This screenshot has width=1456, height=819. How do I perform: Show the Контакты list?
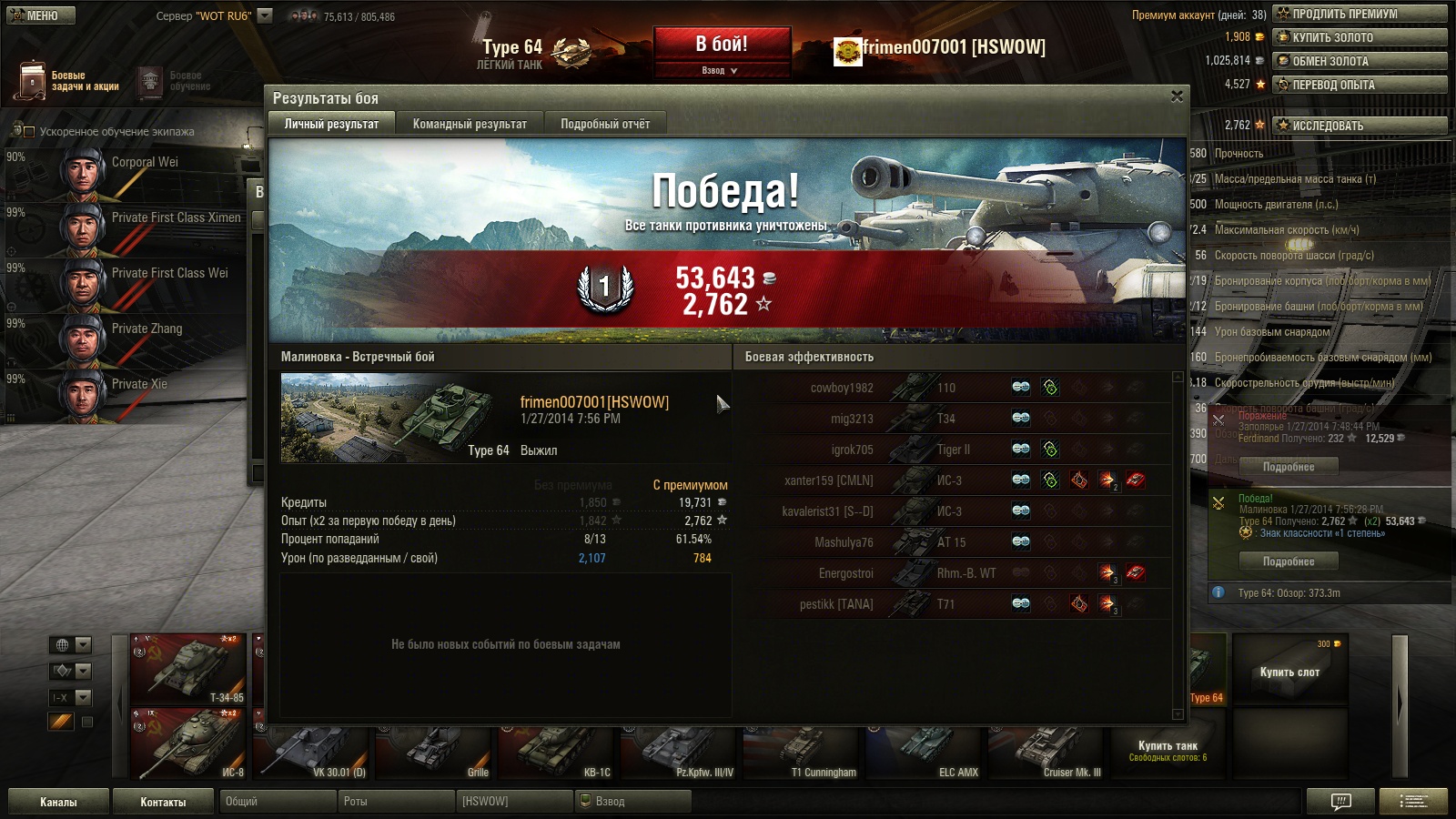pos(163,802)
